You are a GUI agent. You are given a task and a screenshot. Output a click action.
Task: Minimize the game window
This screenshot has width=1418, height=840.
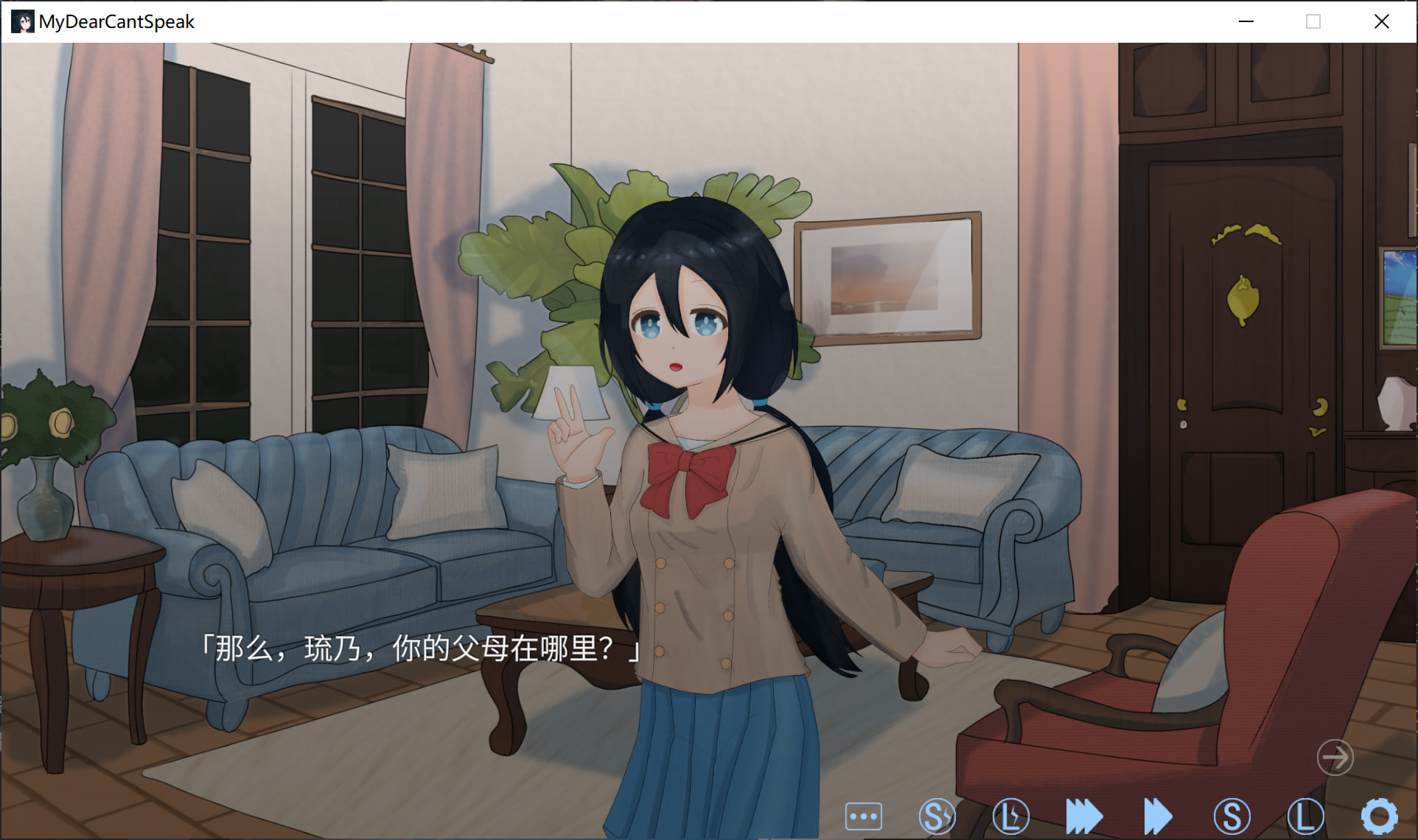tap(1246, 21)
